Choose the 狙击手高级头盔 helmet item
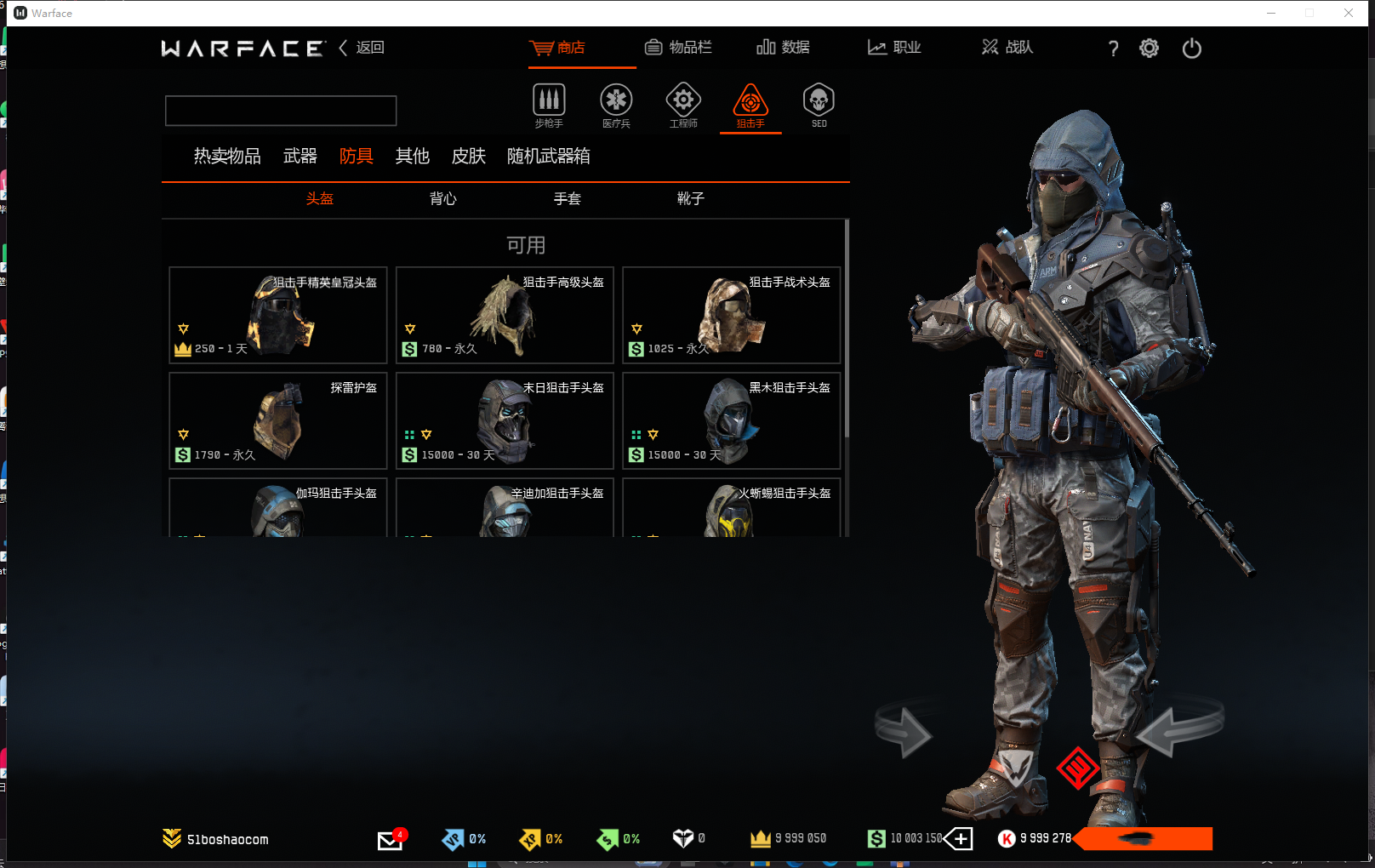1375x868 pixels. tap(505, 315)
